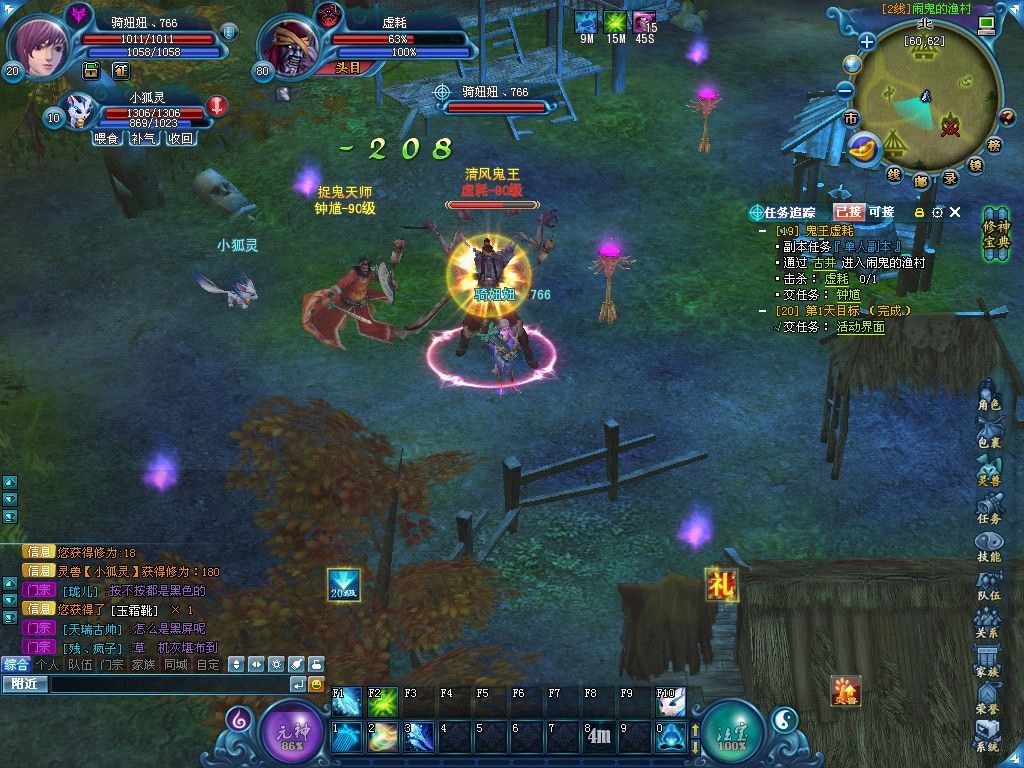Zoom out the minimap with minus button
Image resolution: width=1024 pixels, height=768 pixels.
pyautogui.click(x=845, y=90)
